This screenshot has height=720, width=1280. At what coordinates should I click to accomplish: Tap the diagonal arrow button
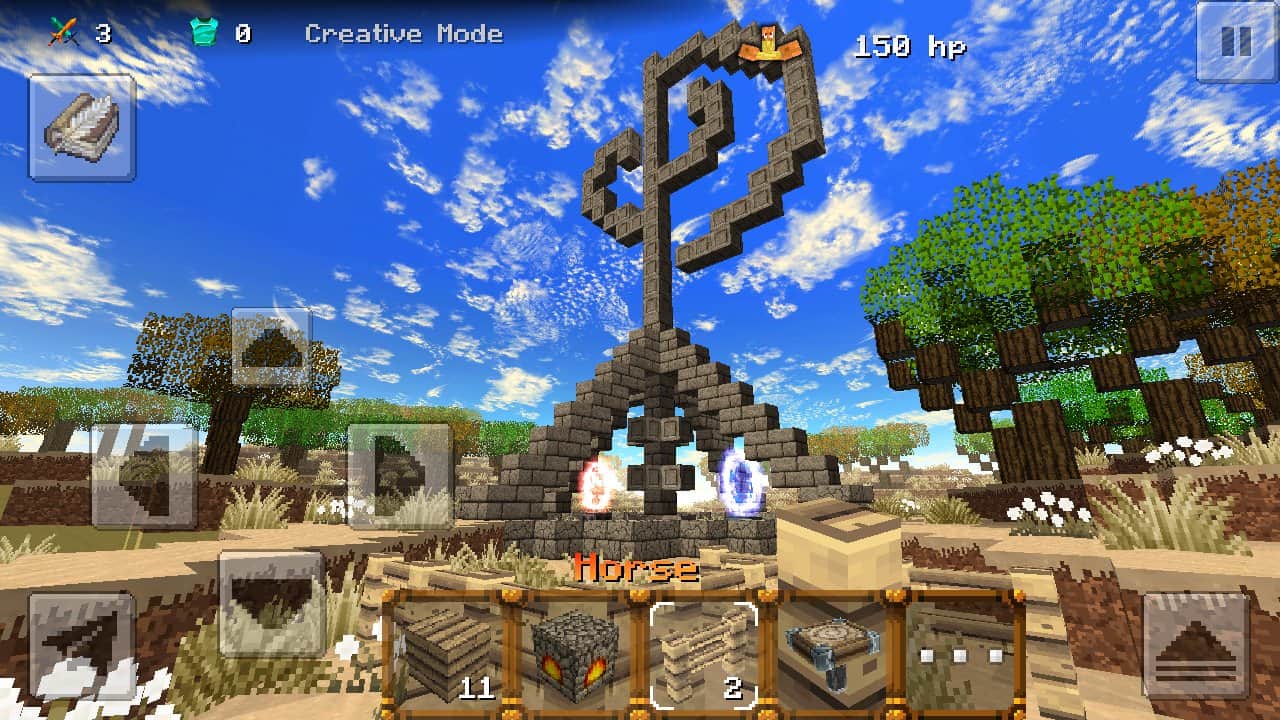tap(81, 645)
